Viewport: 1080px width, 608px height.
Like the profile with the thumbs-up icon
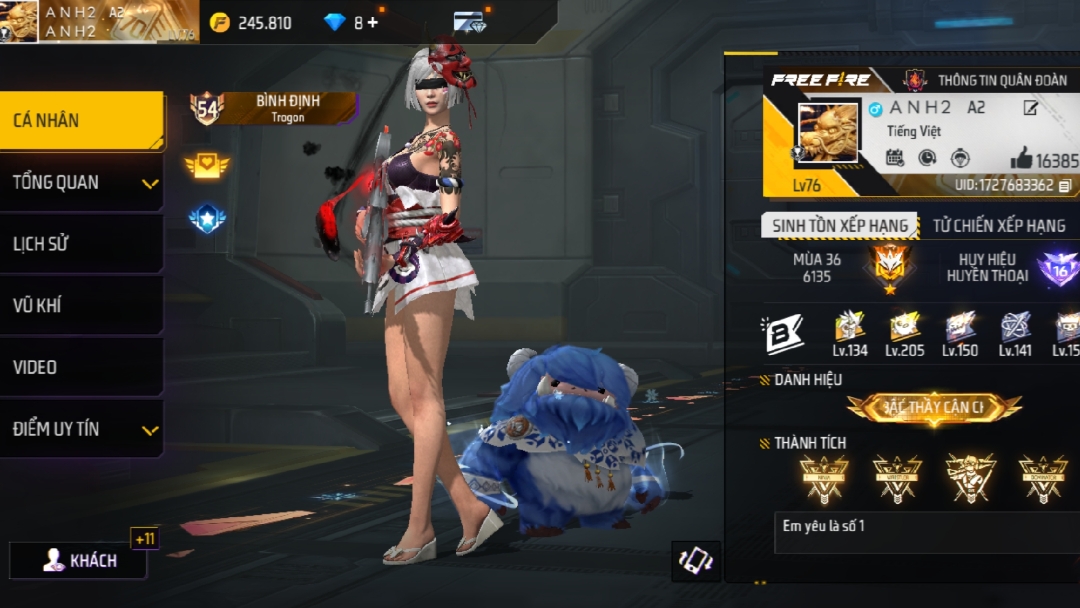click(x=1021, y=158)
